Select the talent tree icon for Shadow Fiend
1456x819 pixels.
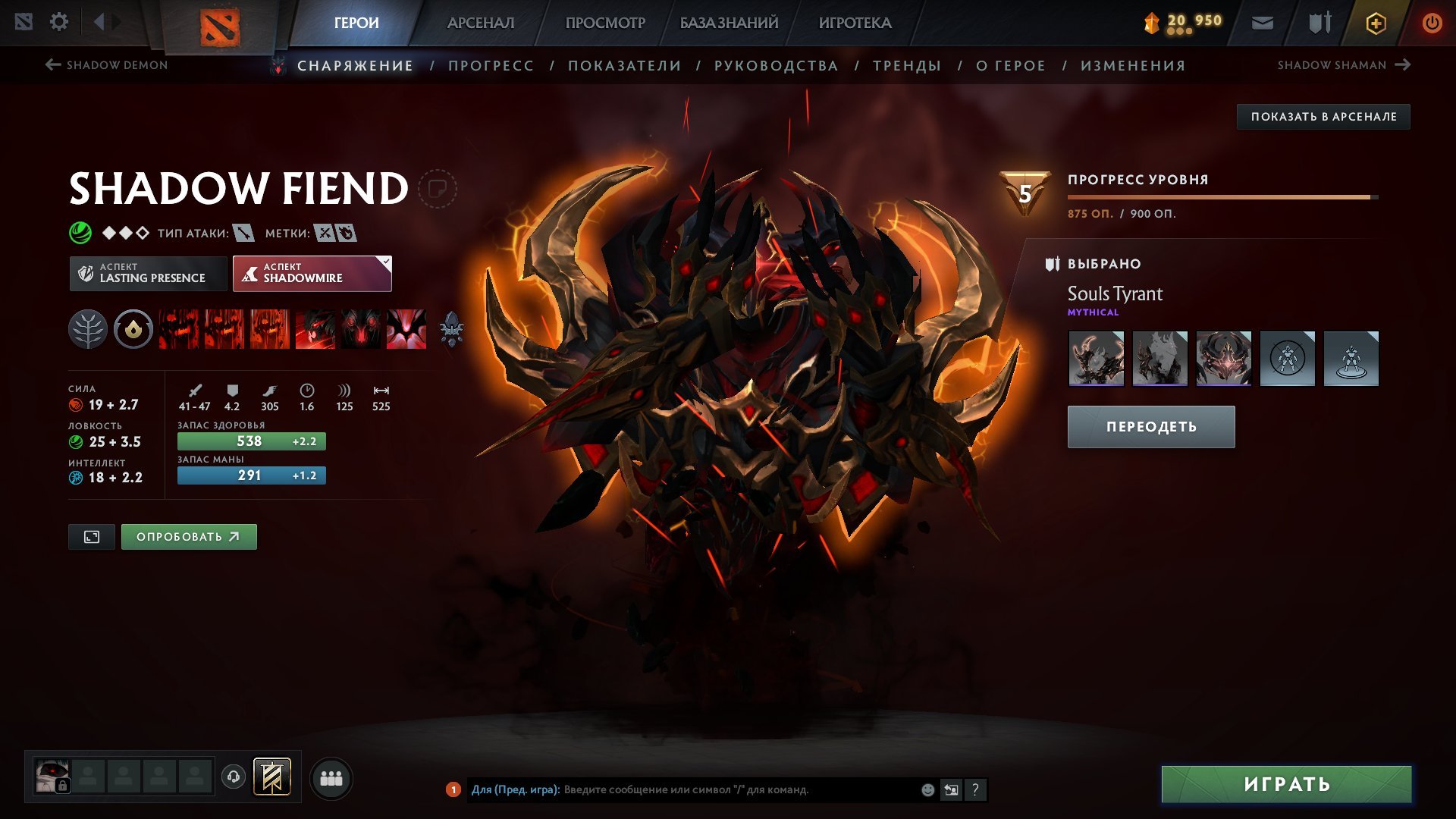[x=89, y=329]
